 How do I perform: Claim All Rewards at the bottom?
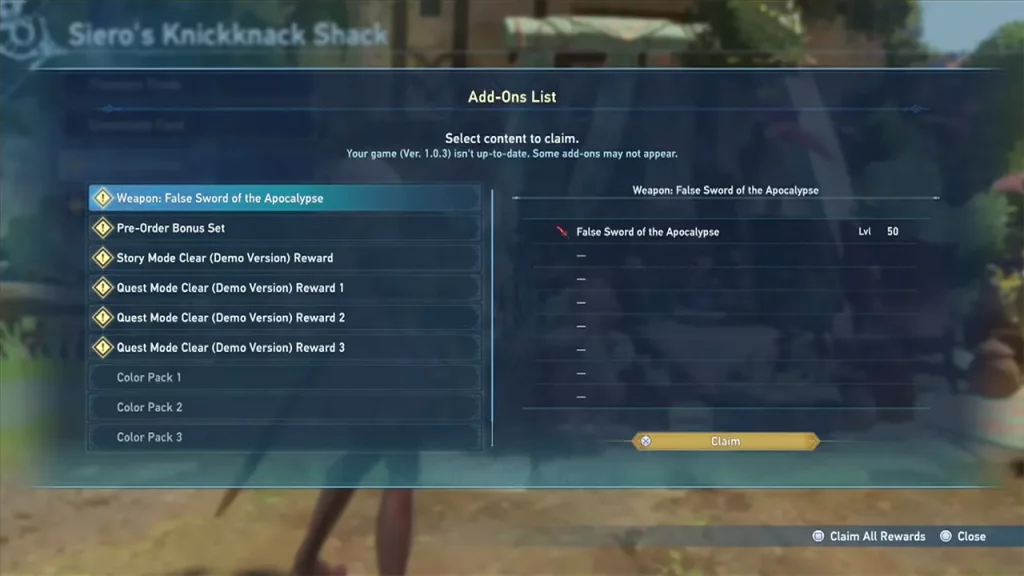click(869, 537)
